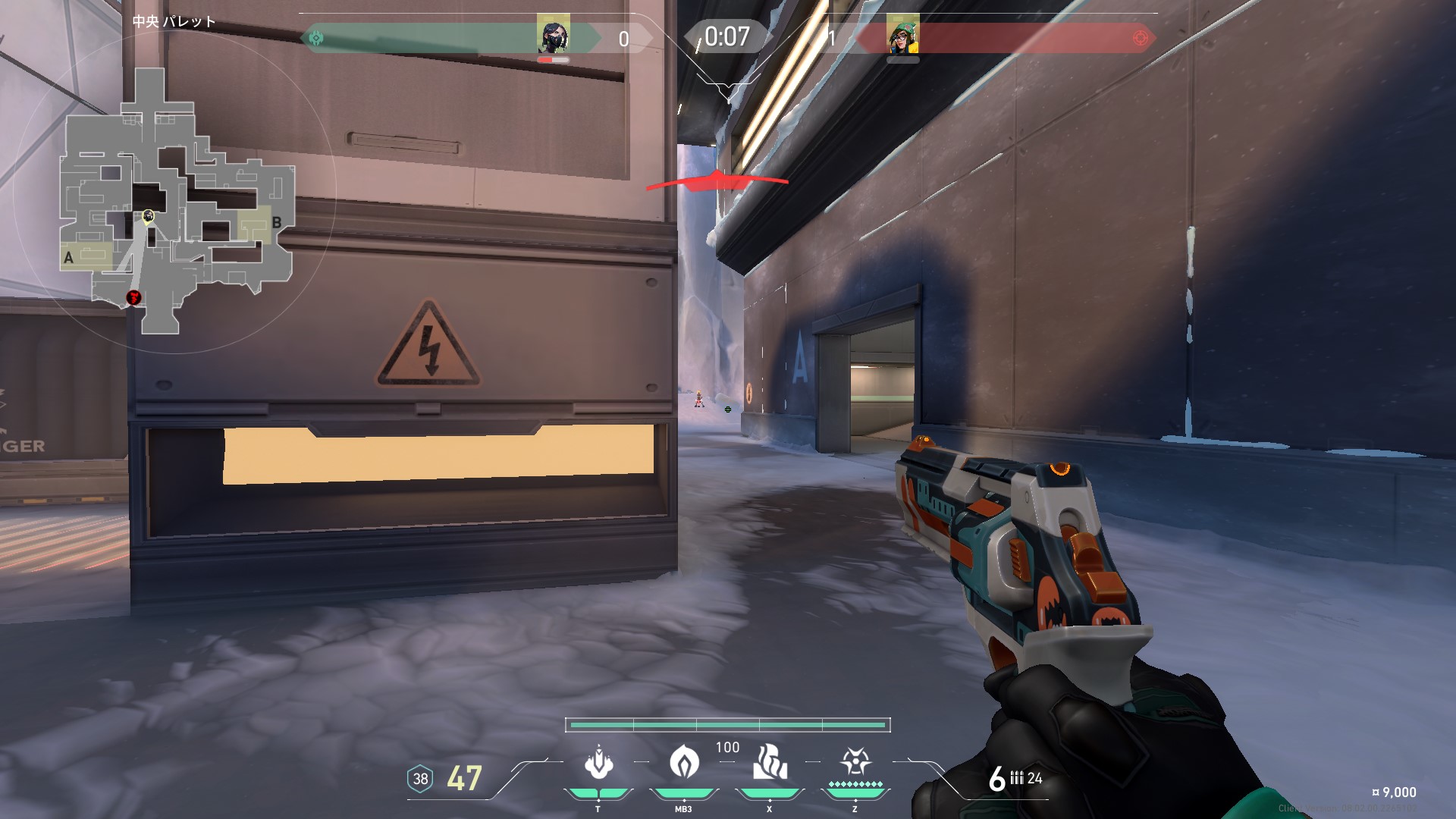1456x819 pixels.
Task: Activate the ultimate ability bound to Z
Action: 855,761
